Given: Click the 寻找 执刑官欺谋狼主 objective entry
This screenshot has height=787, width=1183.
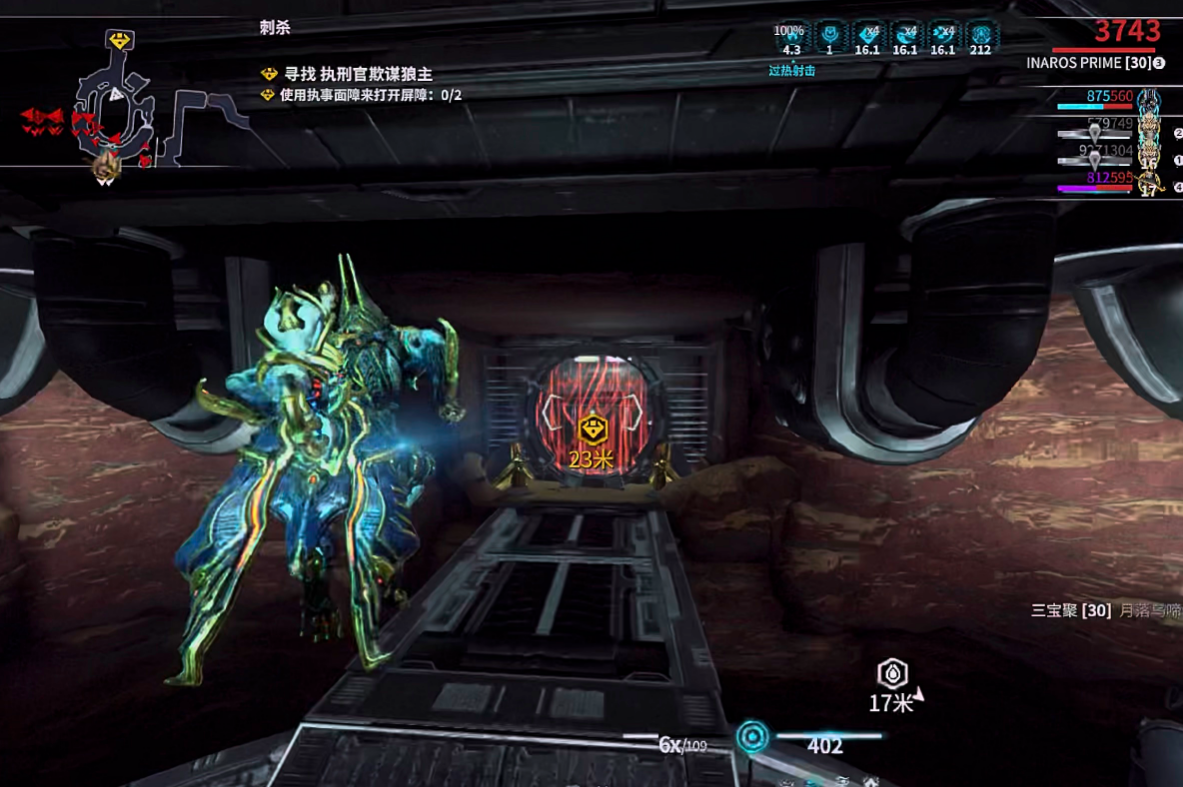Looking at the screenshot, I should [357, 74].
